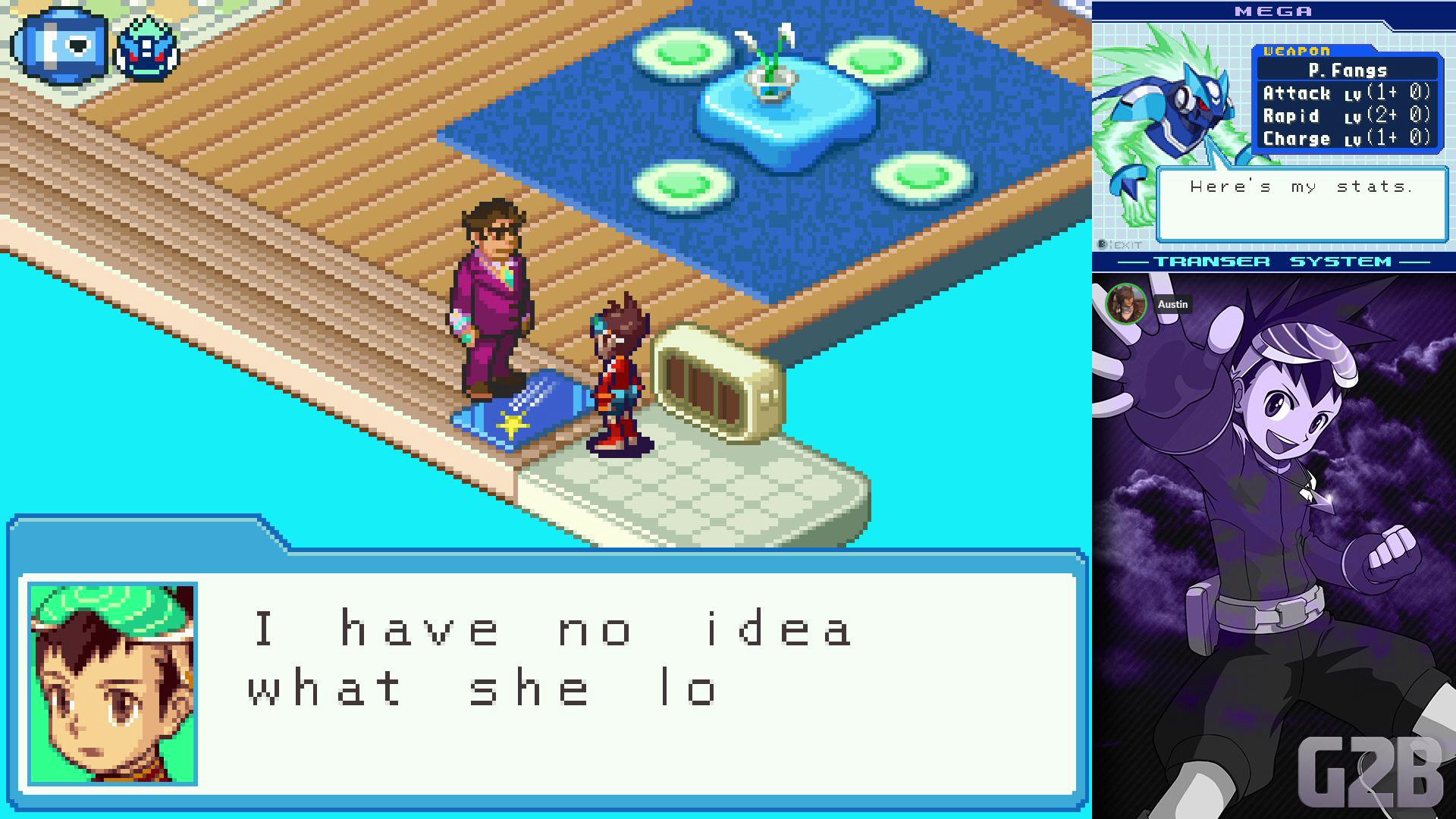
Task: Open the blue Transer device icon
Action: [x=61, y=45]
